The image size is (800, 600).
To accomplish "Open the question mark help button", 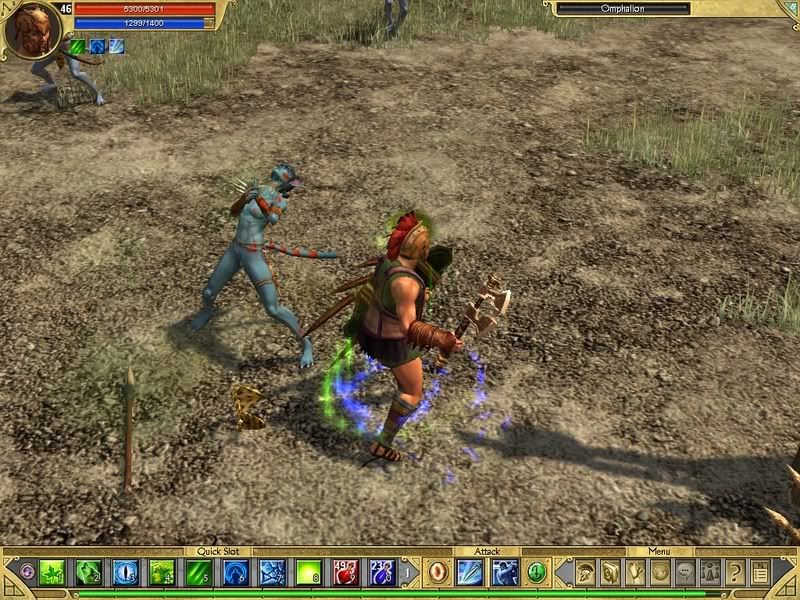I will point(735,572).
